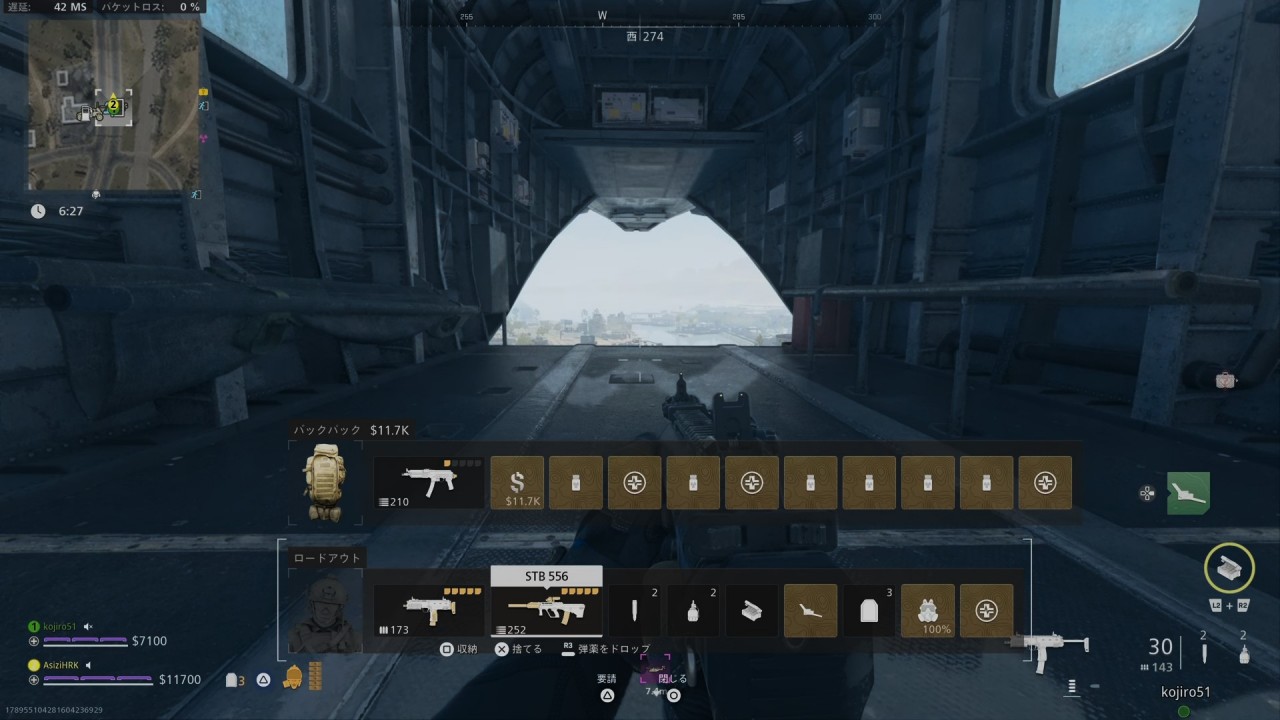The height and width of the screenshot is (720, 1280).
Task: Select the gas mask at 100%
Action: coord(927,610)
